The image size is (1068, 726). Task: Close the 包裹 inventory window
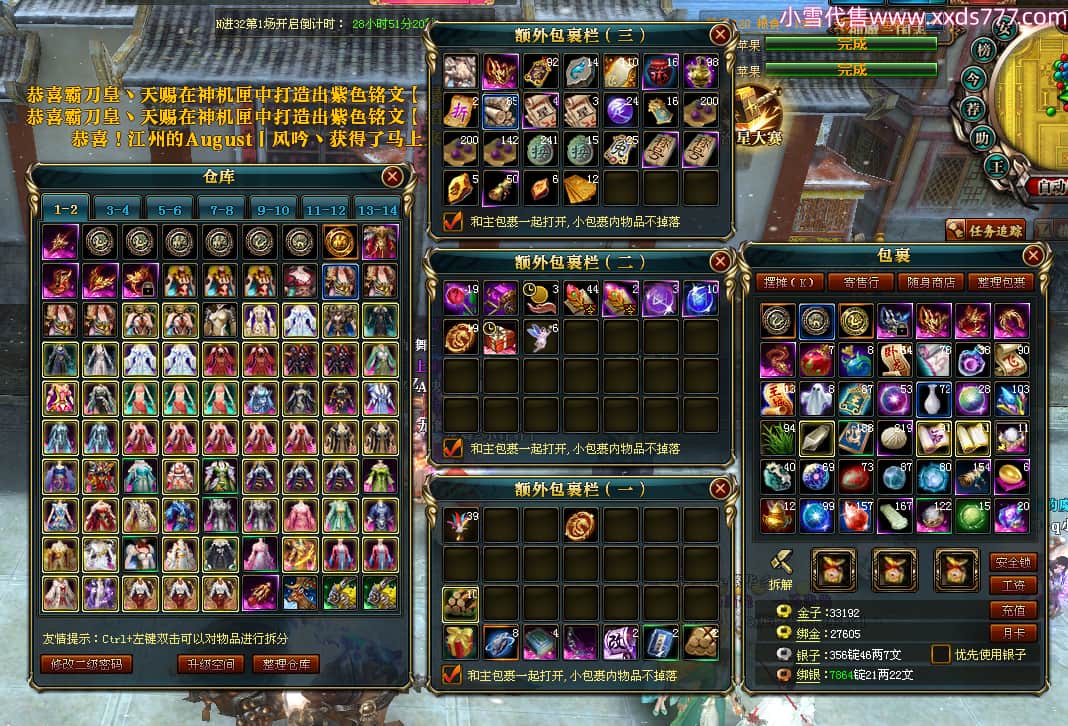(x=1034, y=255)
